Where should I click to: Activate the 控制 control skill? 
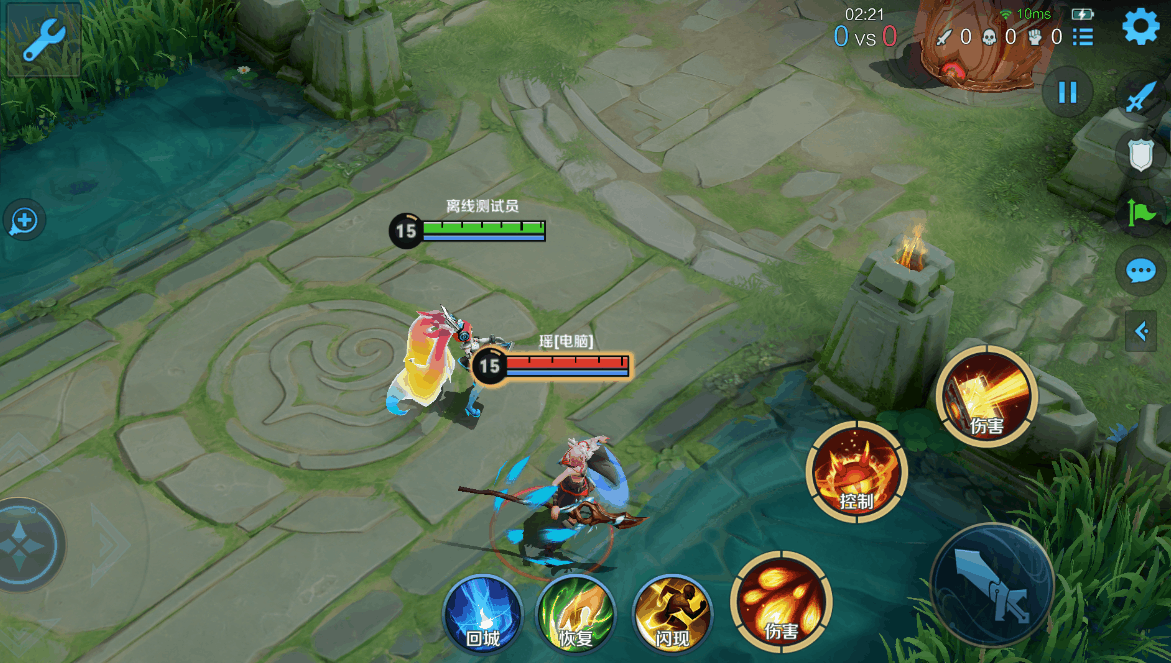(x=857, y=472)
